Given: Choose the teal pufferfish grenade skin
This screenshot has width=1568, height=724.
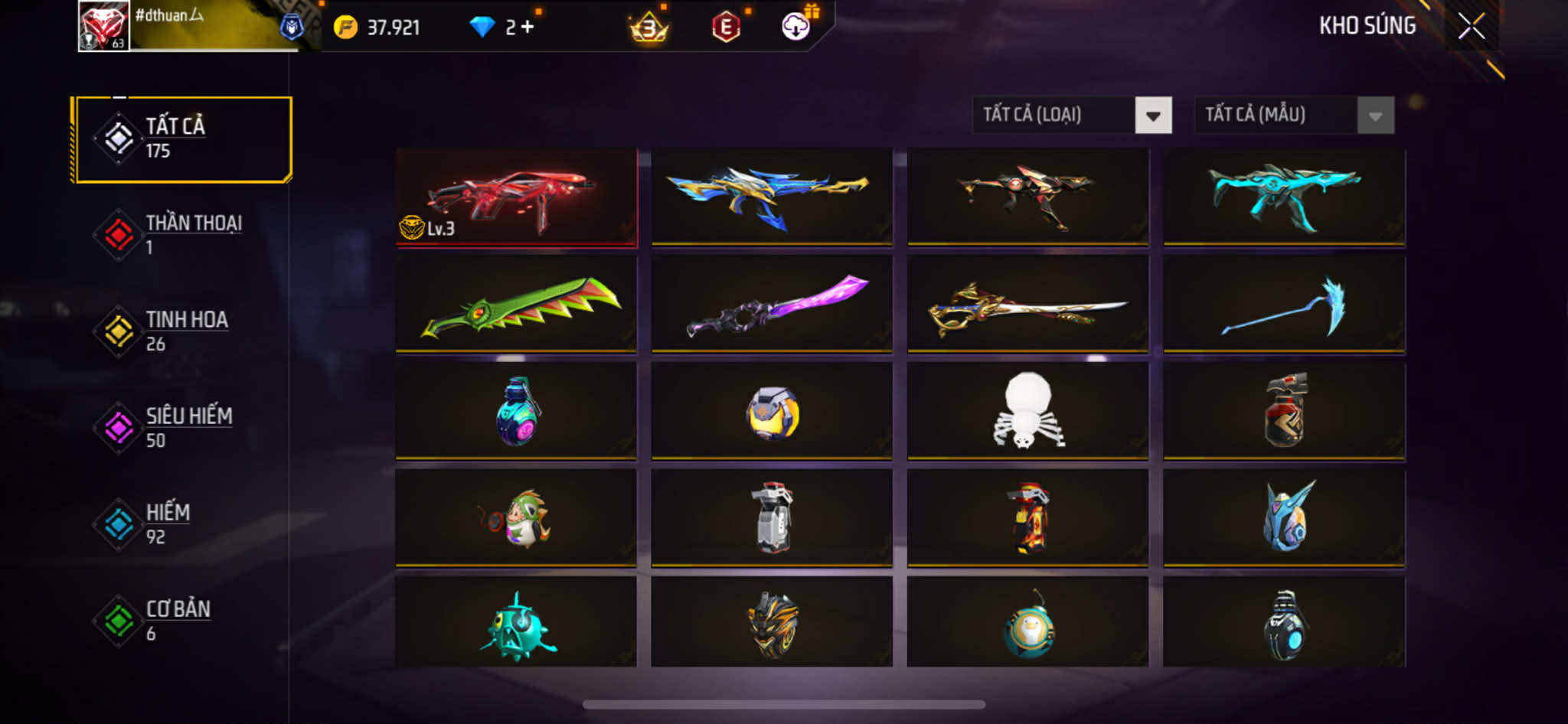Looking at the screenshot, I should coord(517,624).
